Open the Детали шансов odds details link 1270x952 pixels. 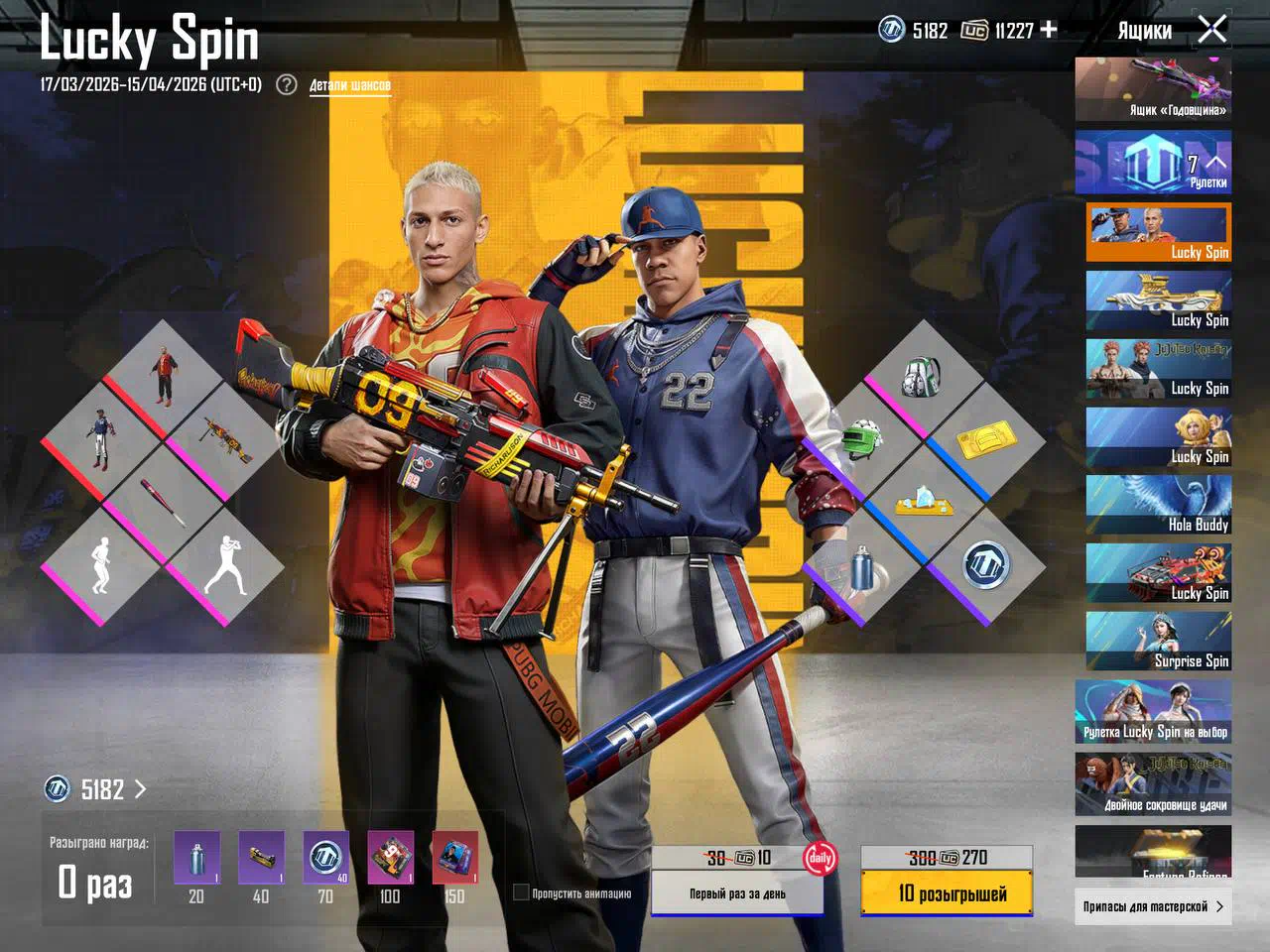coord(349,85)
